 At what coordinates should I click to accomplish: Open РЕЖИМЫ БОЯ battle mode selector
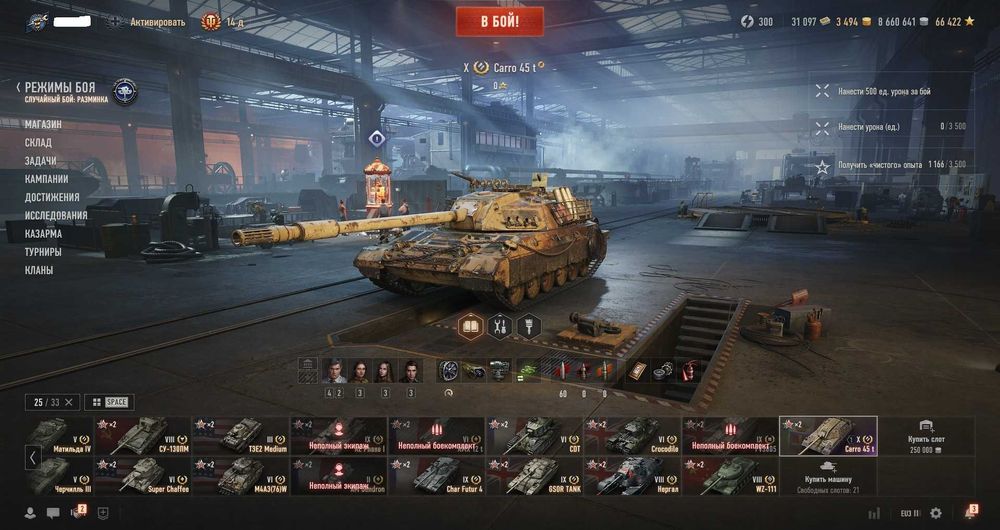(x=60, y=88)
